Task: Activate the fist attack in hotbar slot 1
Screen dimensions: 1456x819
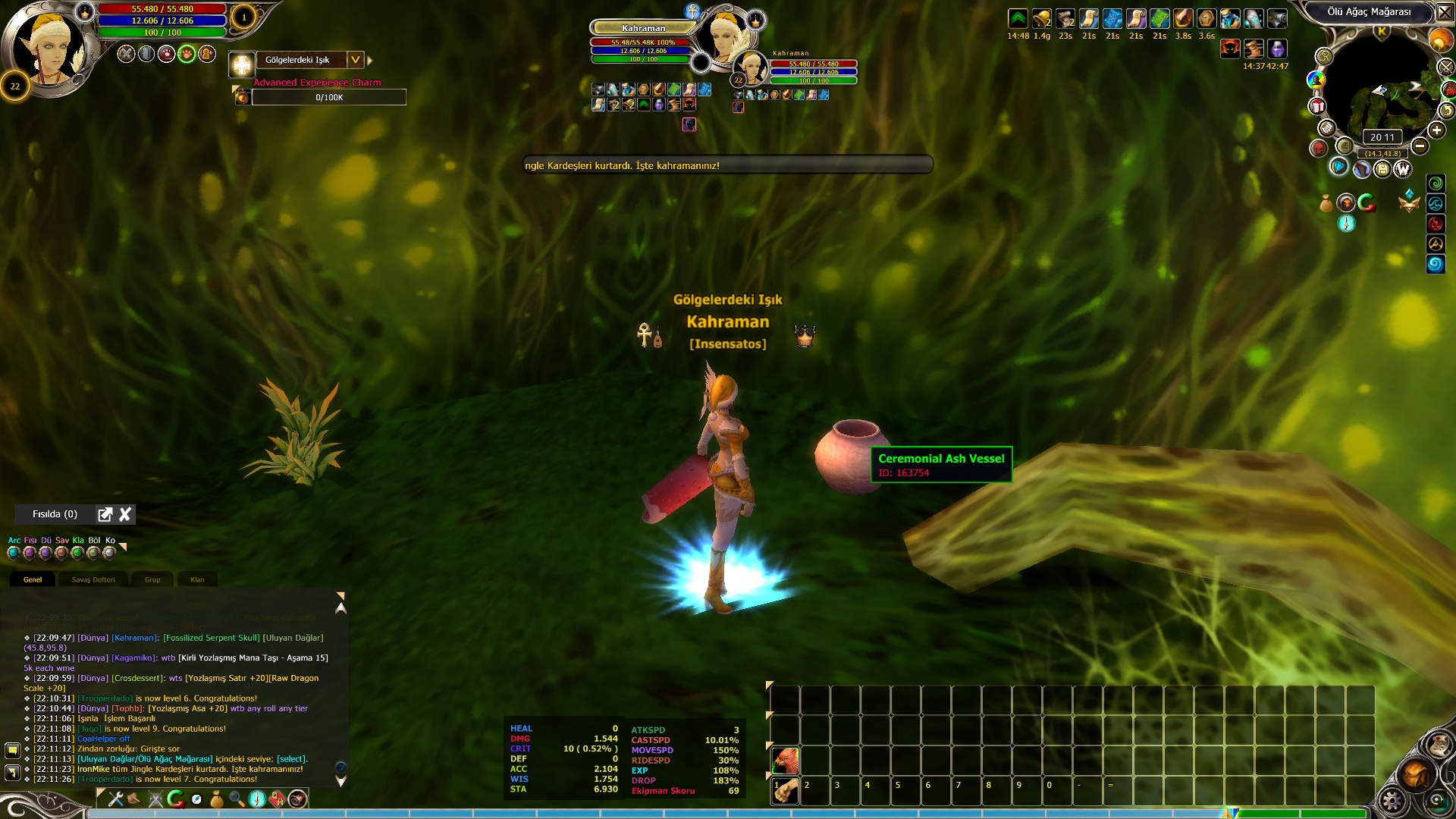Action: [785, 790]
